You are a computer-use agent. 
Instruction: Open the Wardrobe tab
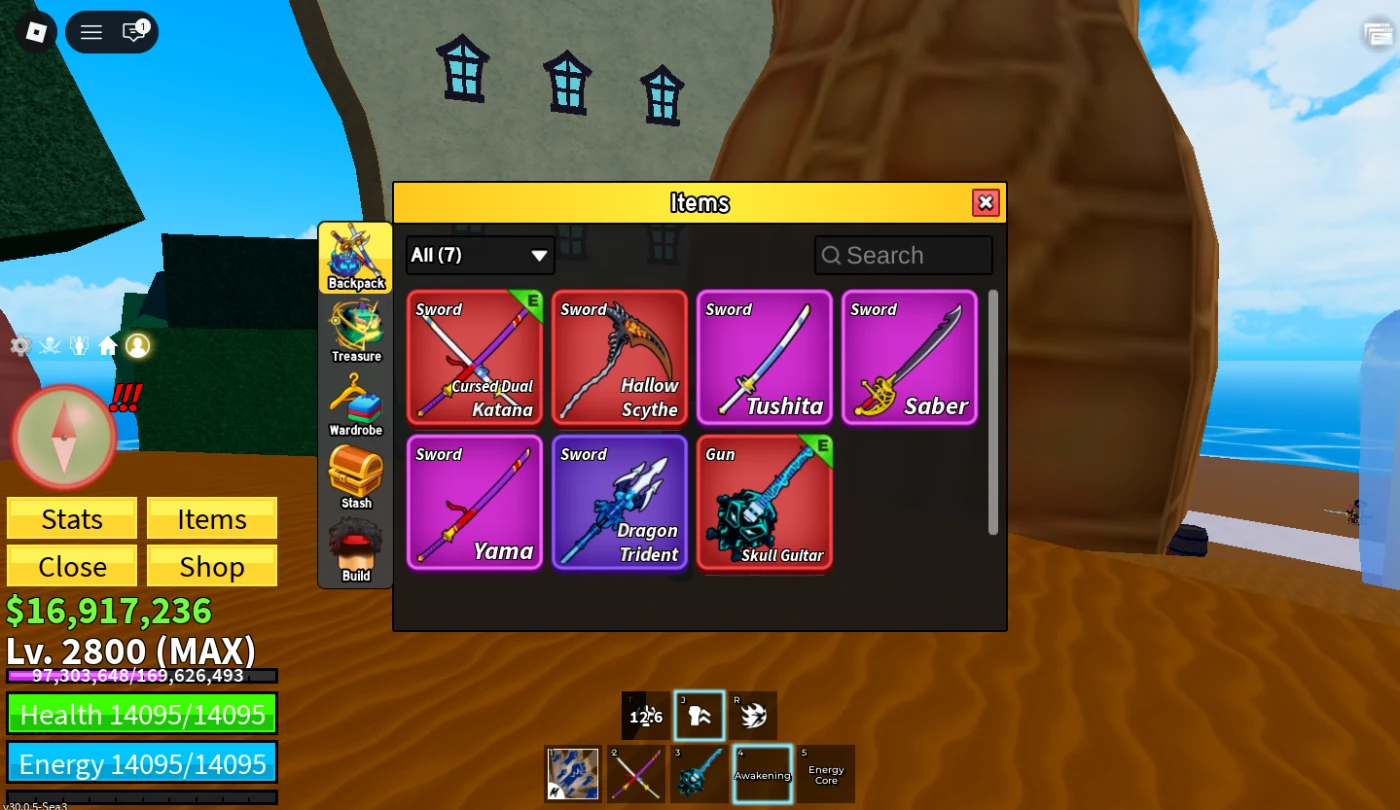point(356,405)
